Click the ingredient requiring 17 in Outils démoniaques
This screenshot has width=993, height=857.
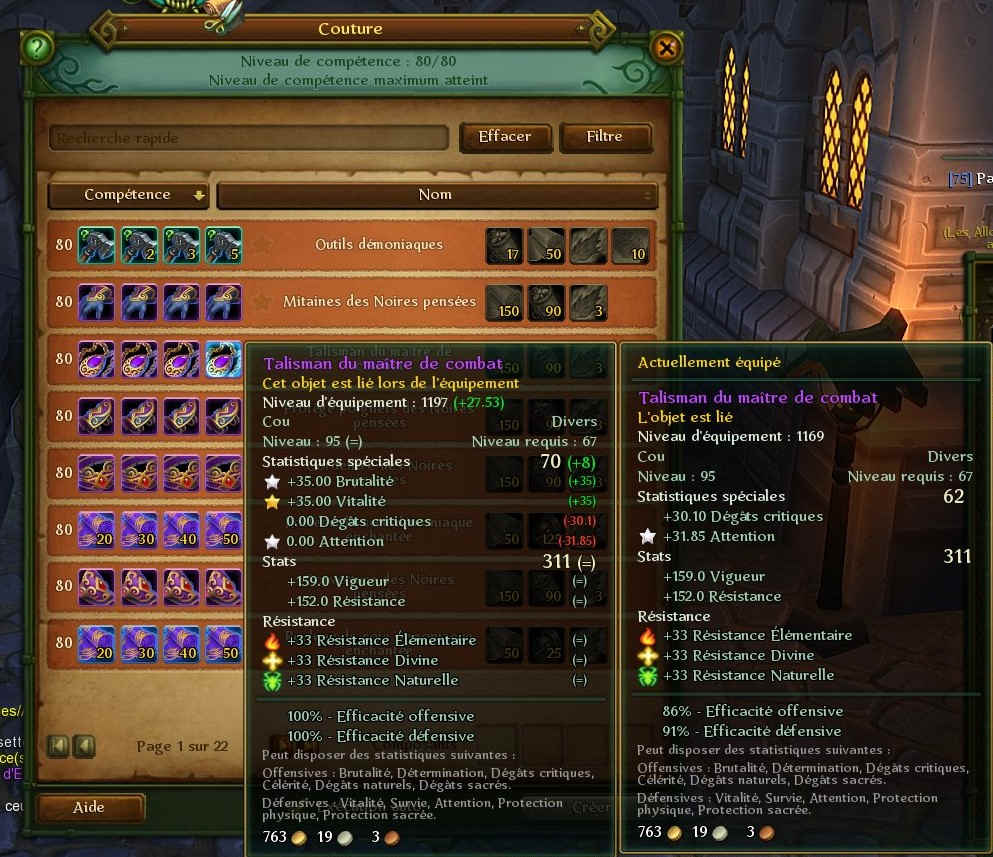pos(504,246)
